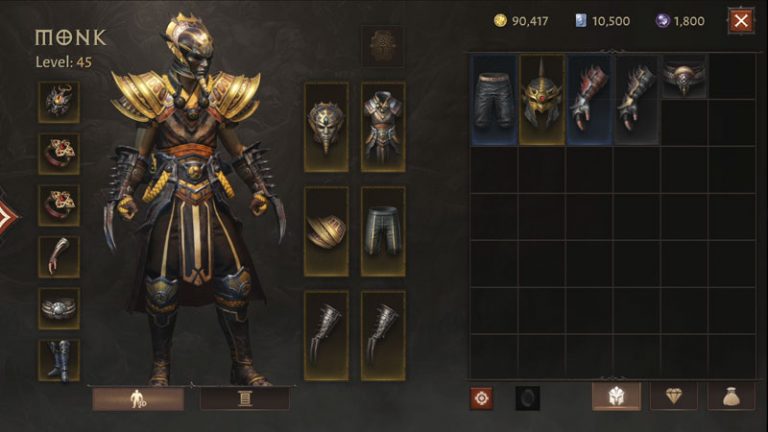Viewport: 768px width, 432px height.
Task: Switch to the pouch inventory tab
Action: tap(731, 397)
